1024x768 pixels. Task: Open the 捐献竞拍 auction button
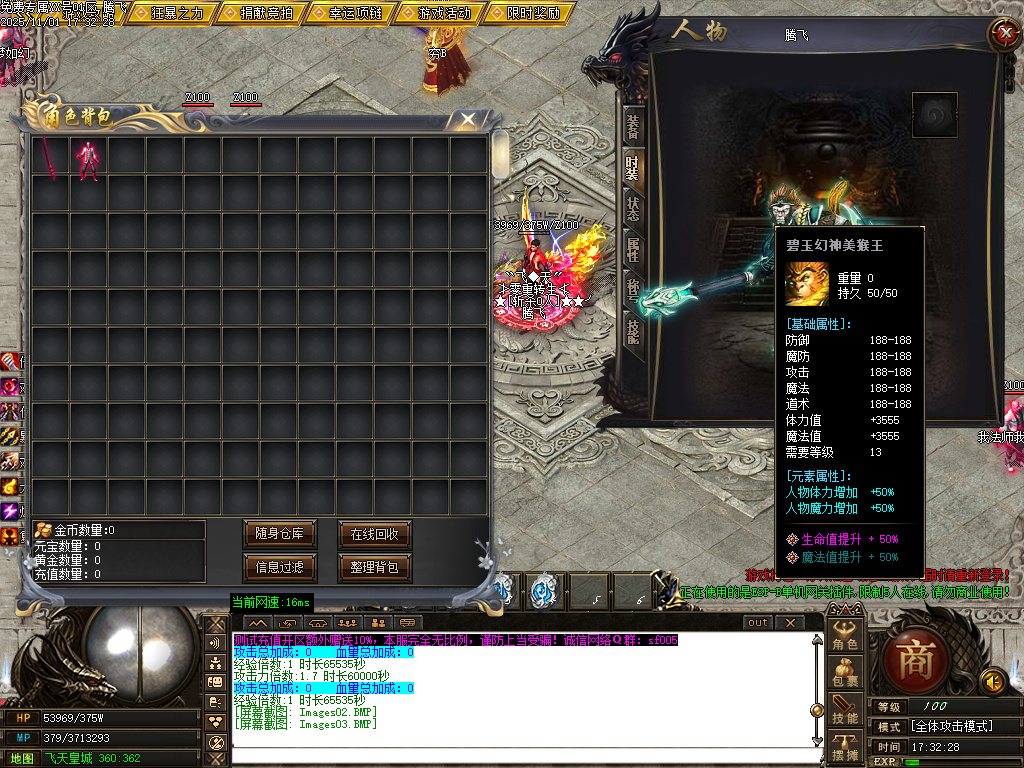(267, 13)
